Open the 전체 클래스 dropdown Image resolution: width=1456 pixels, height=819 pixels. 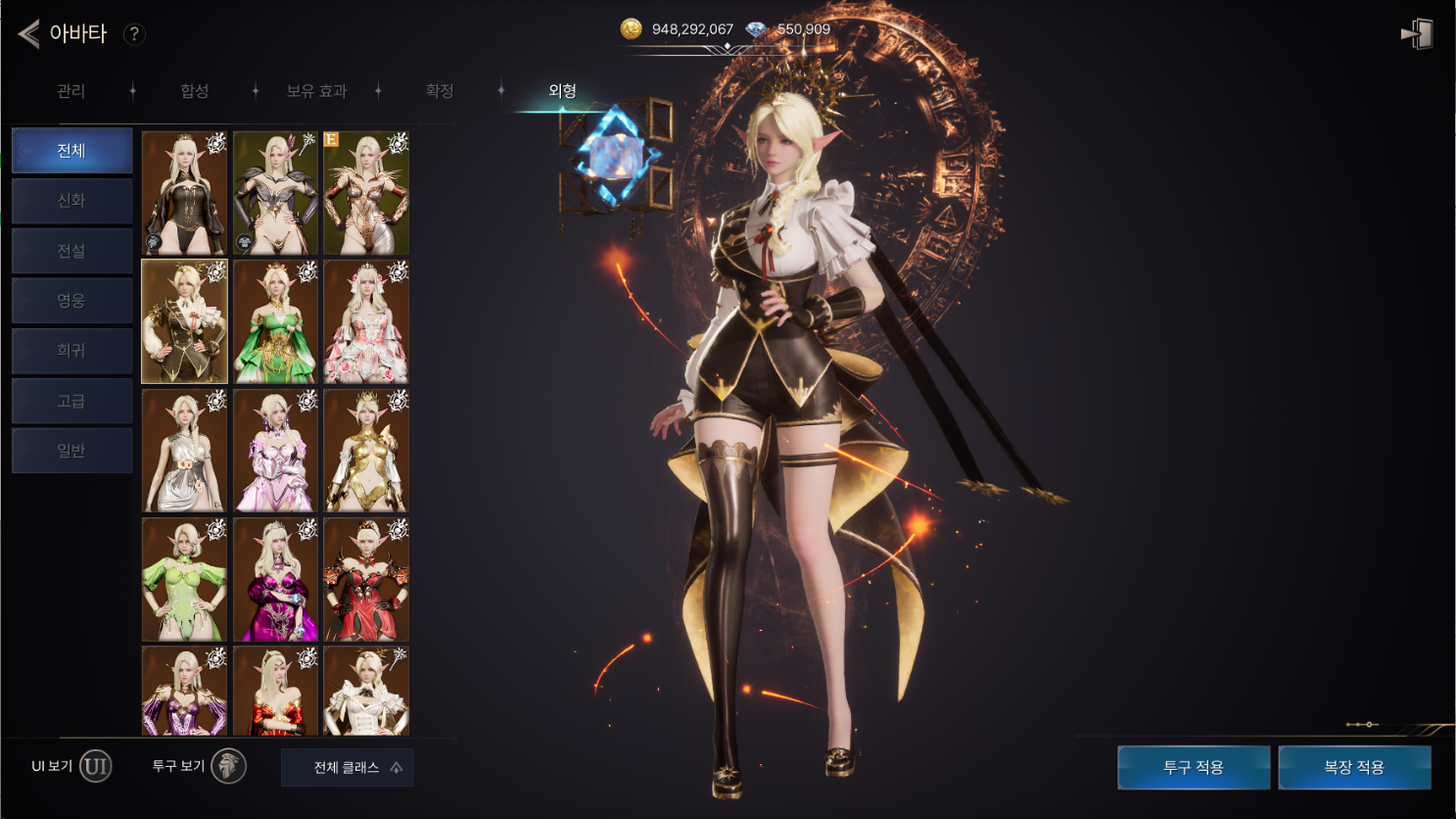[347, 768]
